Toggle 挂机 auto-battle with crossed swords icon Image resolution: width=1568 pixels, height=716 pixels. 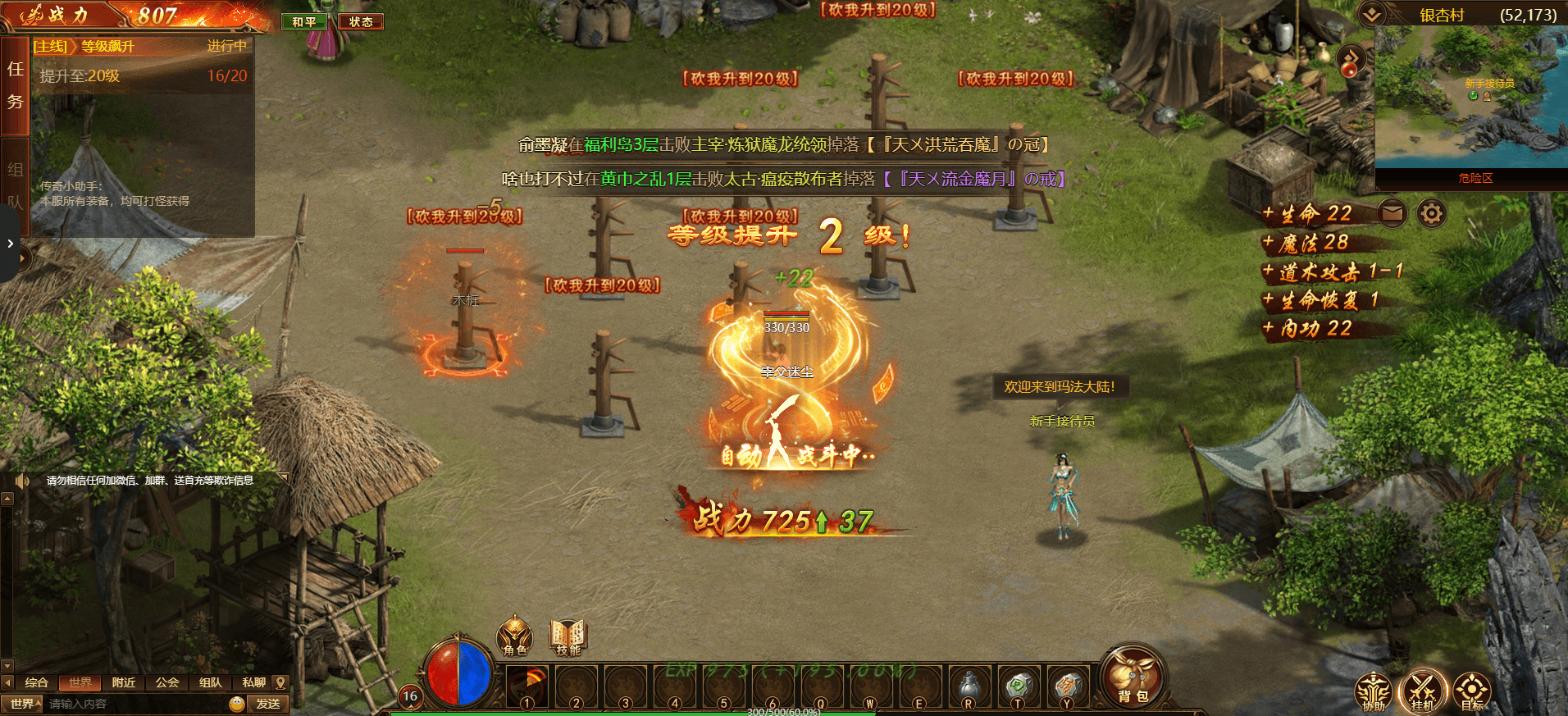pyautogui.click(x=1422, y=690)
